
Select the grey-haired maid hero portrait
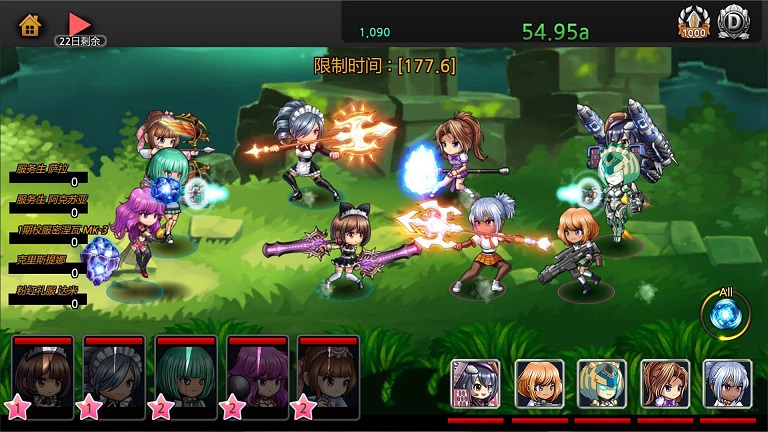pos(115,373)
